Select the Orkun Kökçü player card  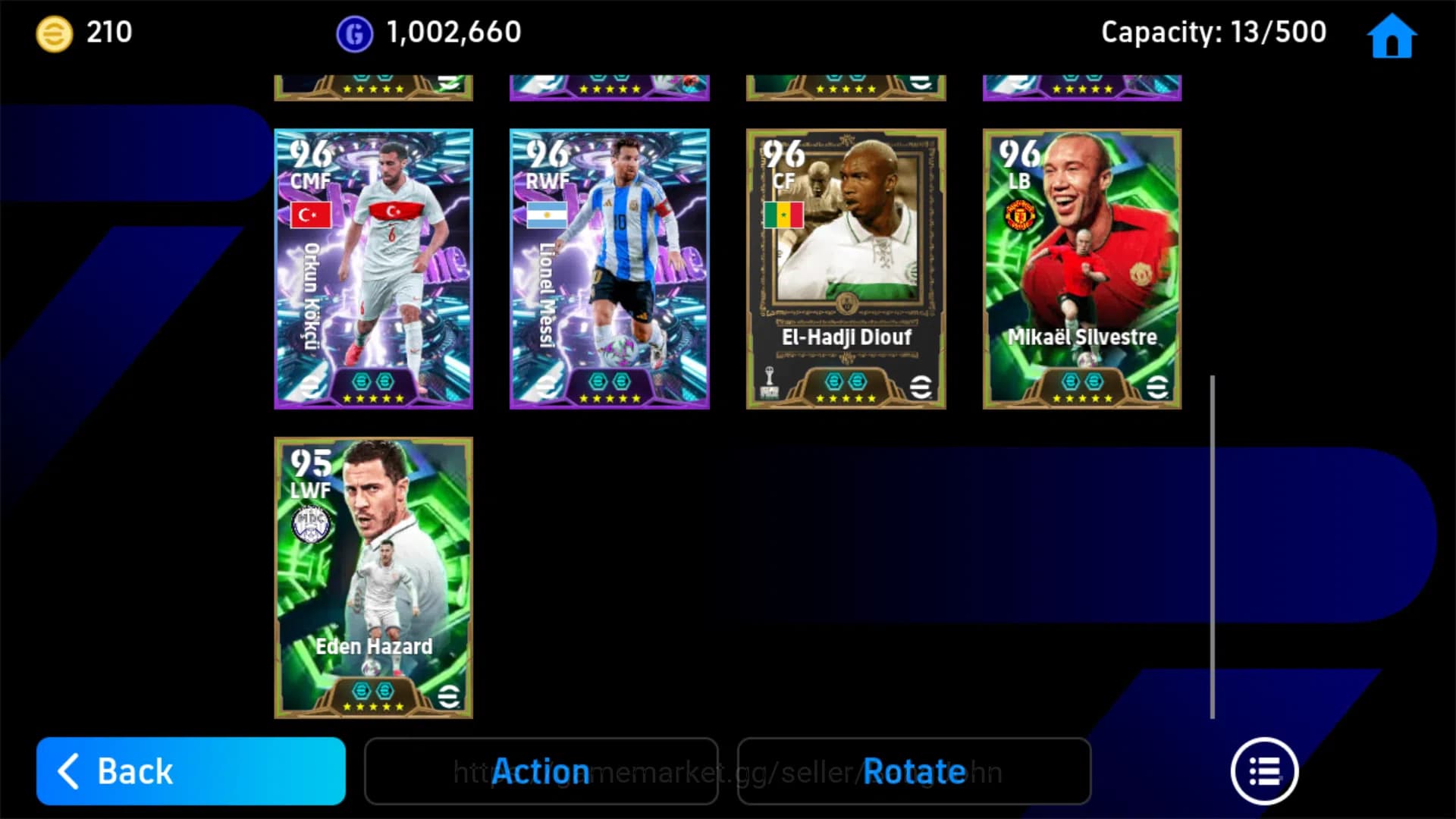tap(373, 269)
